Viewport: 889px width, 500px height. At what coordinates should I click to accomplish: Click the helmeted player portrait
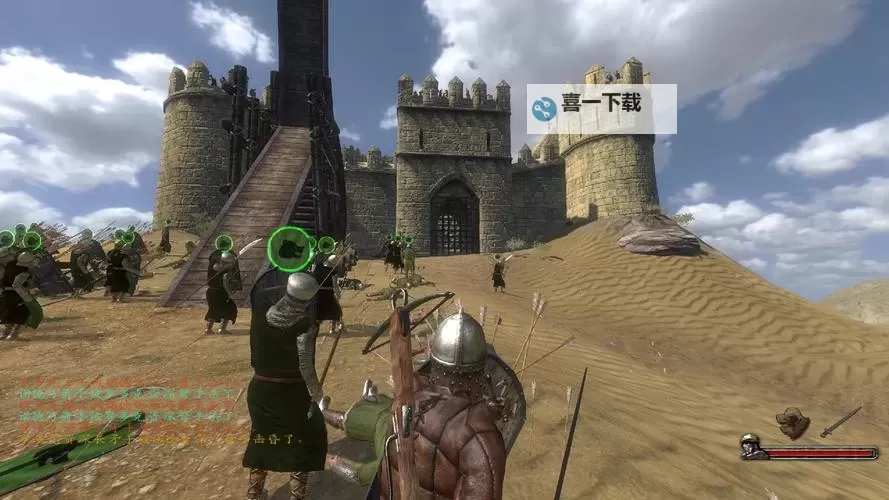click(751, 446)
